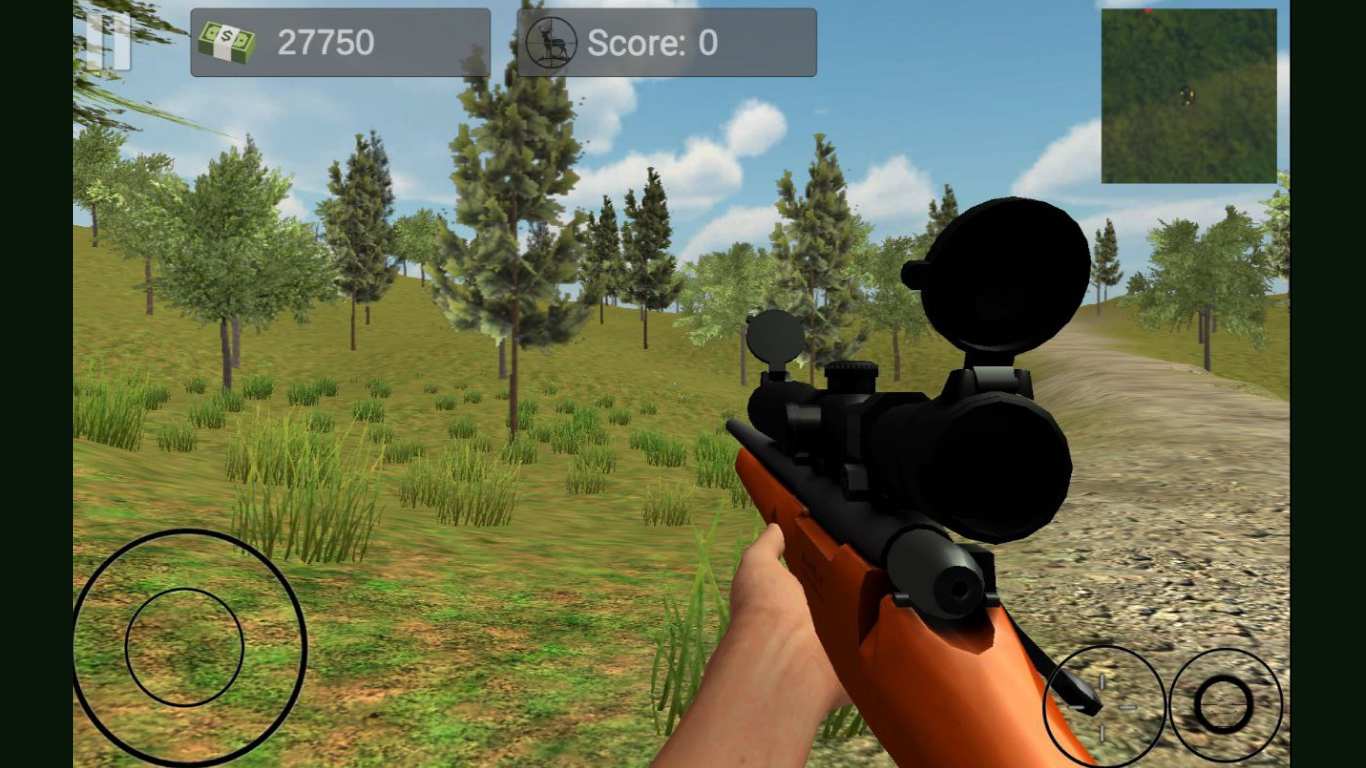
Task: Toggle the pause state of the hunt
Action: tap(110, 42)
